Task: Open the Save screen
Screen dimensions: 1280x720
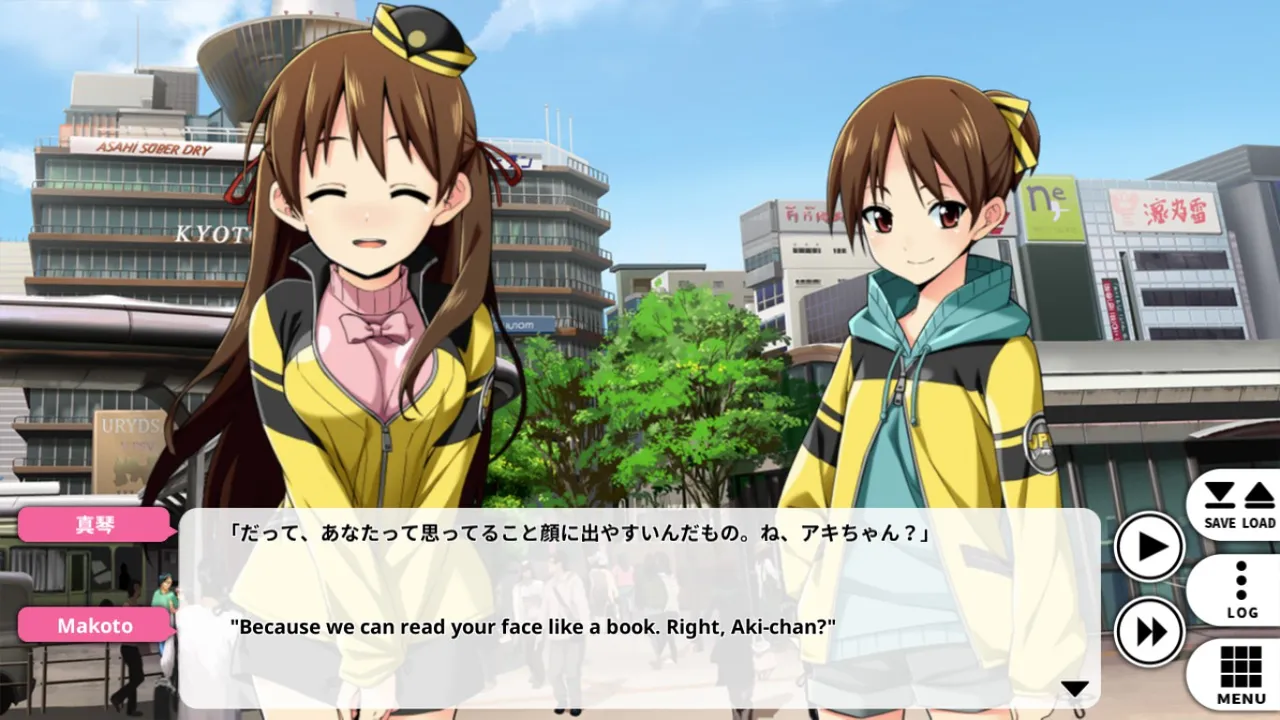Action: point(1220,505)
